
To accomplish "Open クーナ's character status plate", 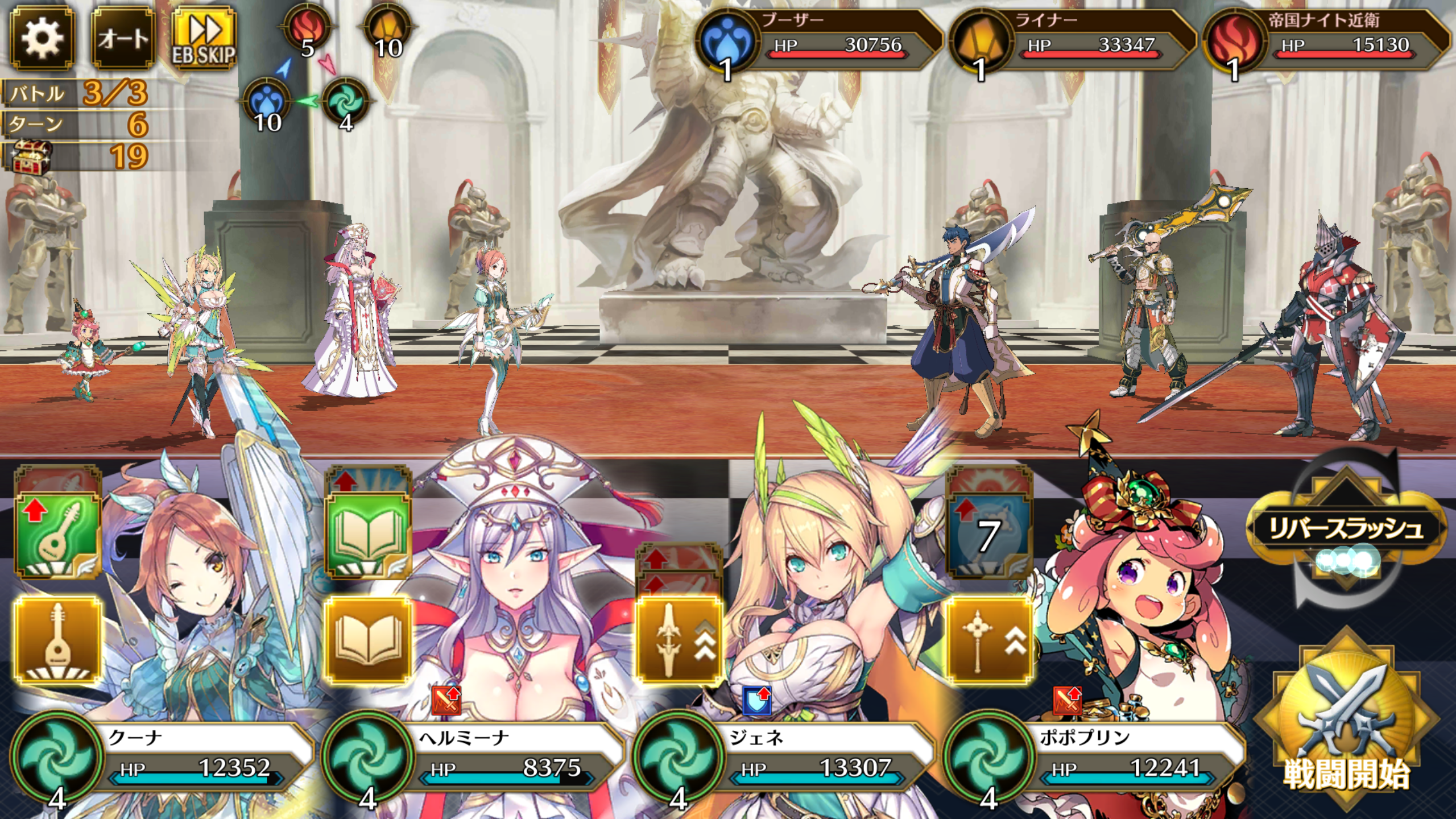I will (x=165, y=756).
